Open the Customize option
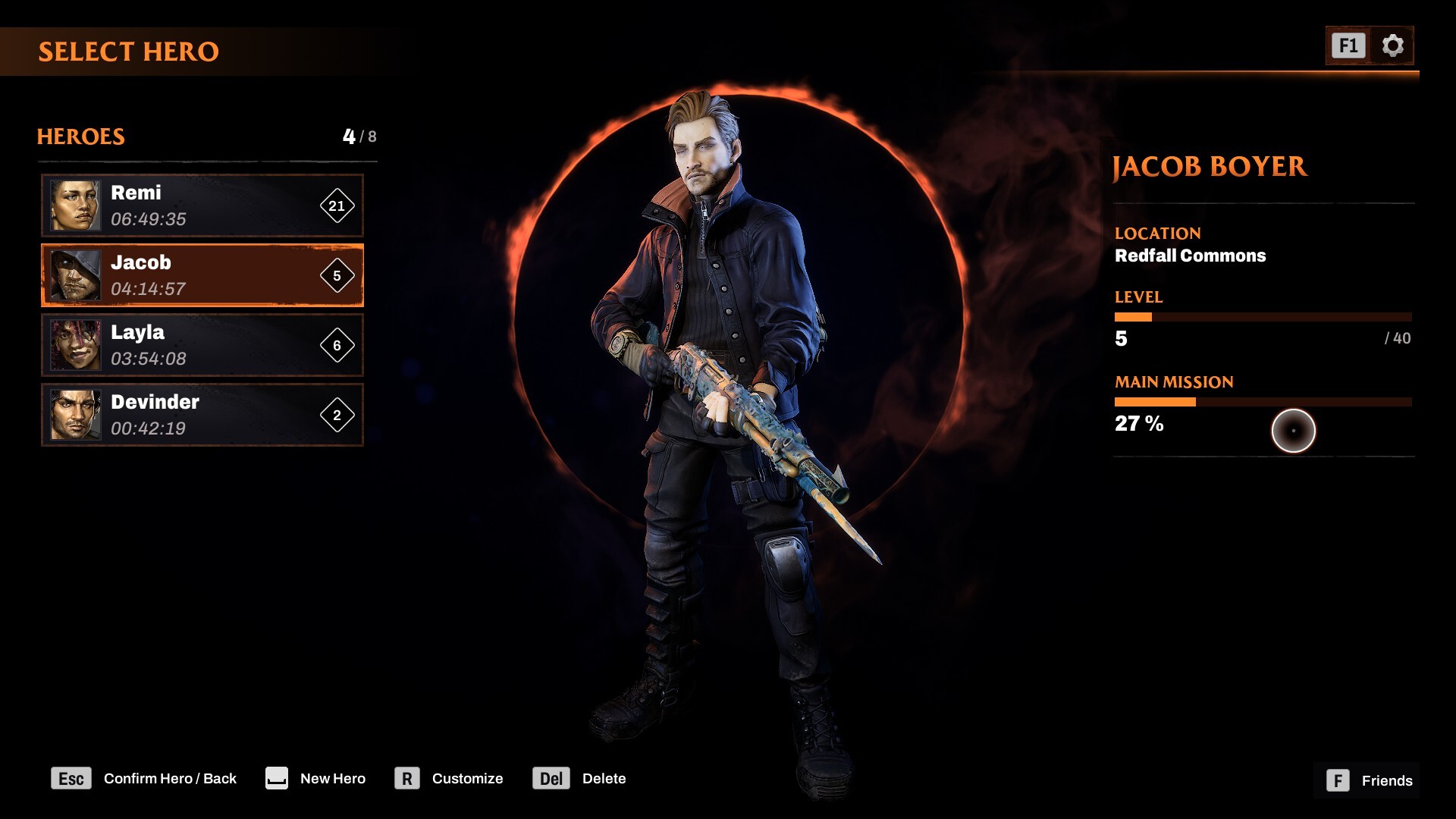The image size is (1456, 819). click(449, 779)
